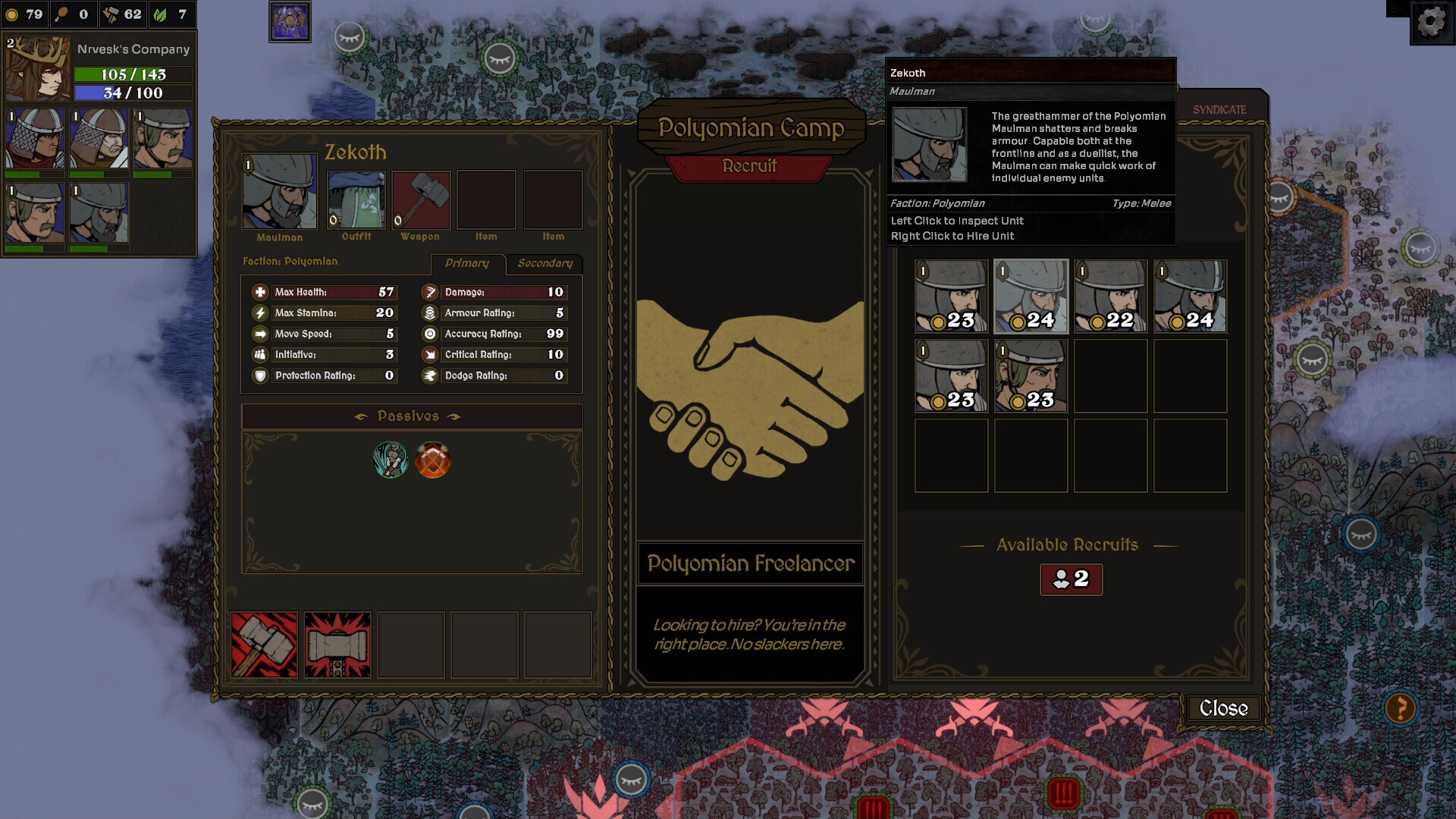This screenshot has width=1456, height=819.
Task: Open the yellow question mark help icon
Action: pos(1401,709)
